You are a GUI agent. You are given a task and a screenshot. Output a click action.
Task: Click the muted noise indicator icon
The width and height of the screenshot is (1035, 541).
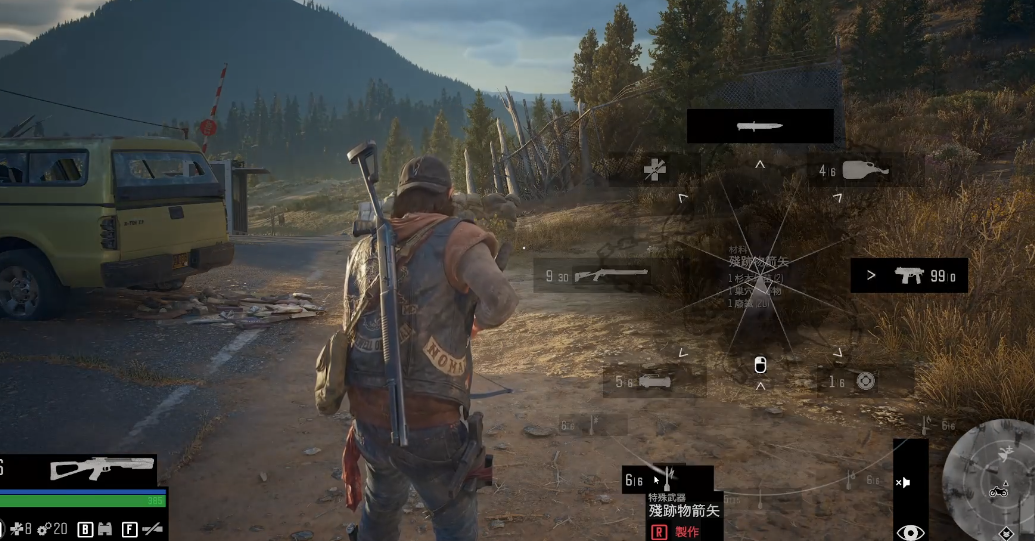click(904, 482)
